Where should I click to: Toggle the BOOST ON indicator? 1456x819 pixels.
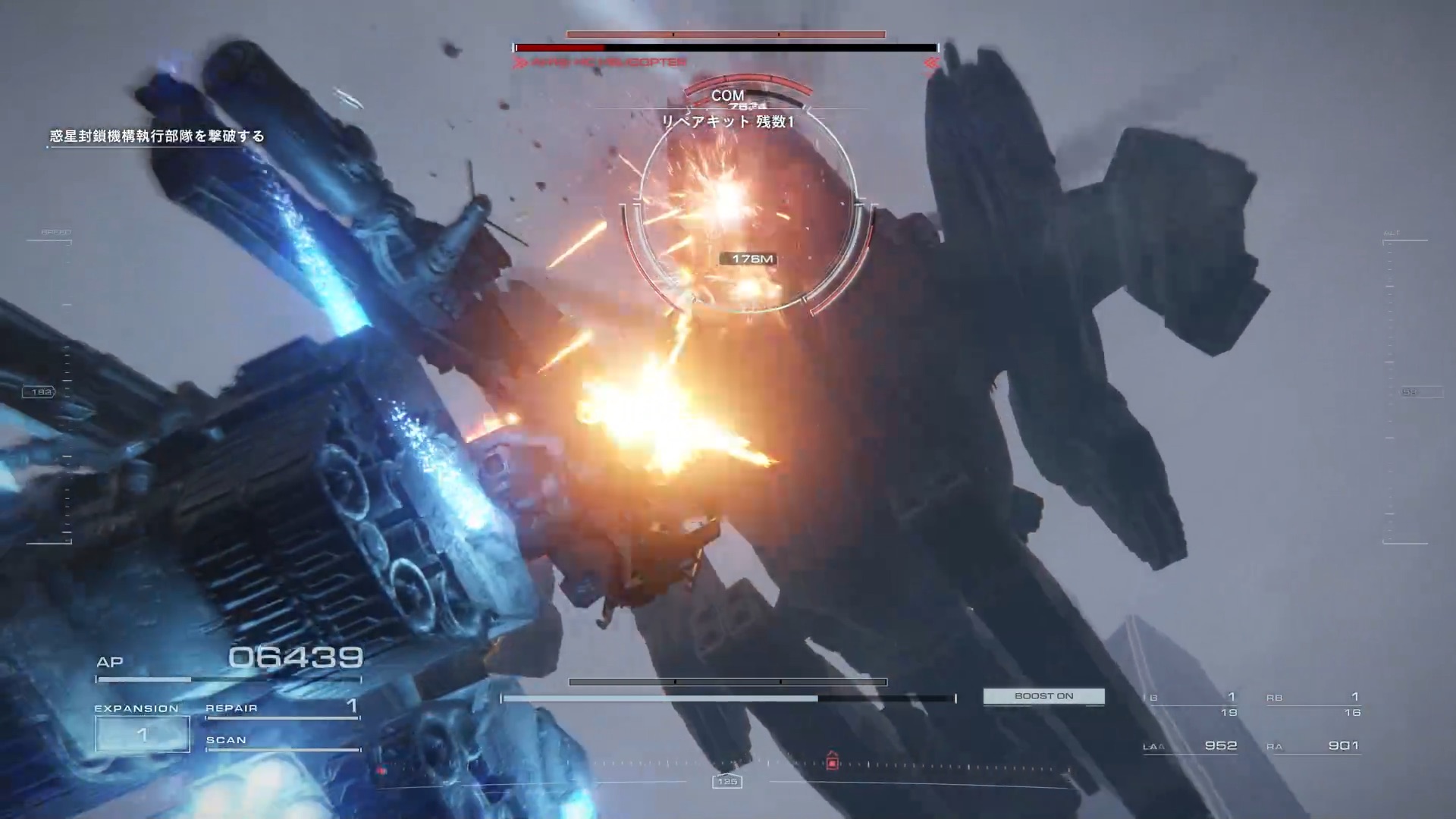pyautogui.click(x=1043, y=695)
